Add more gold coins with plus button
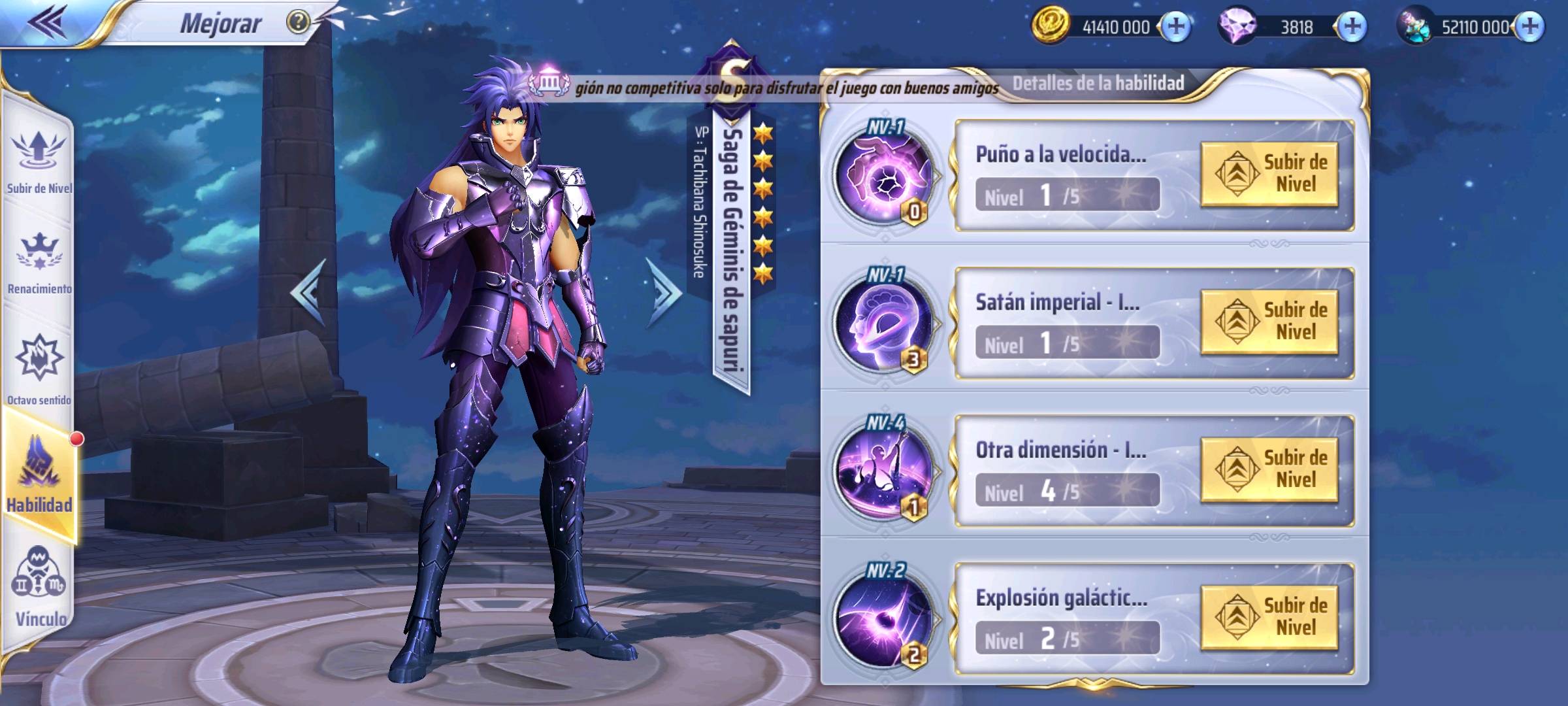The height and width of the screenshot is (706, 1568). click(x=1176, y=26)
